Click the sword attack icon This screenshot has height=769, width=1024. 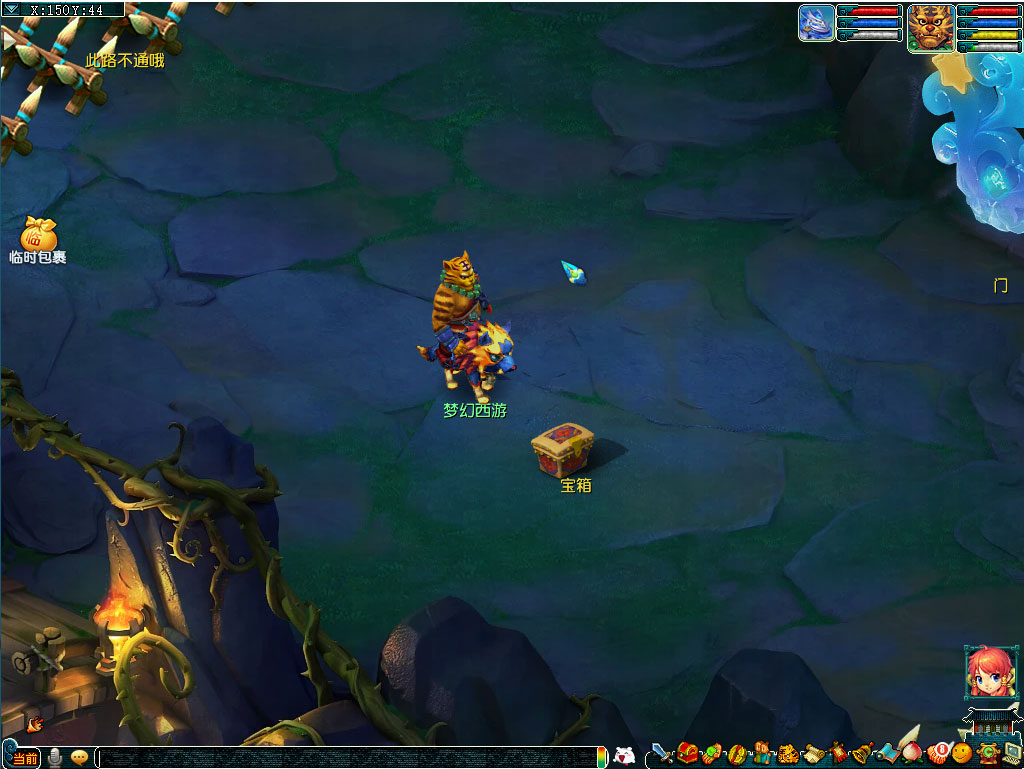point(661,753)
